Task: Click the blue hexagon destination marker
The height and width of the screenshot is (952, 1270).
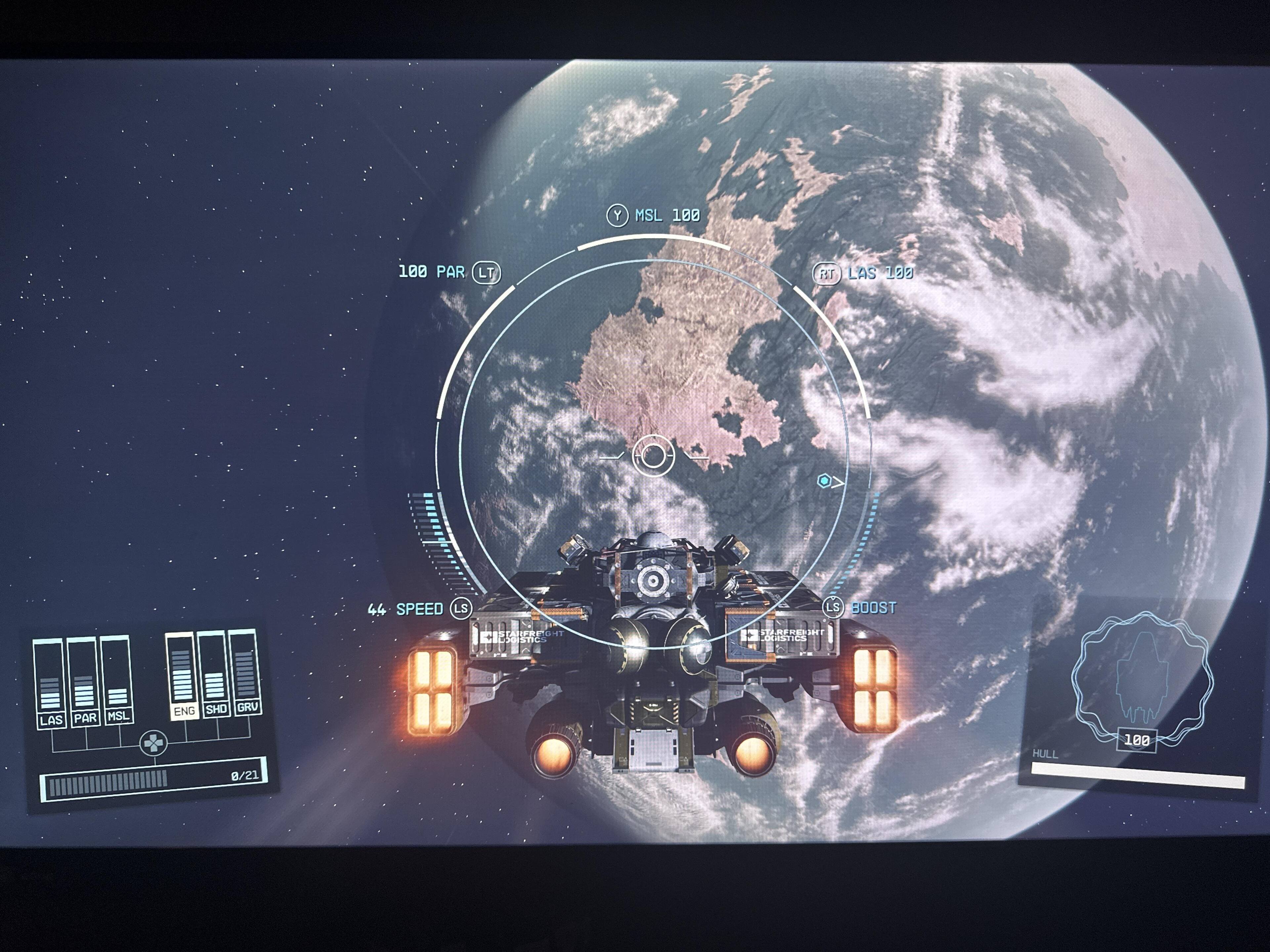Action: (824, 481)
